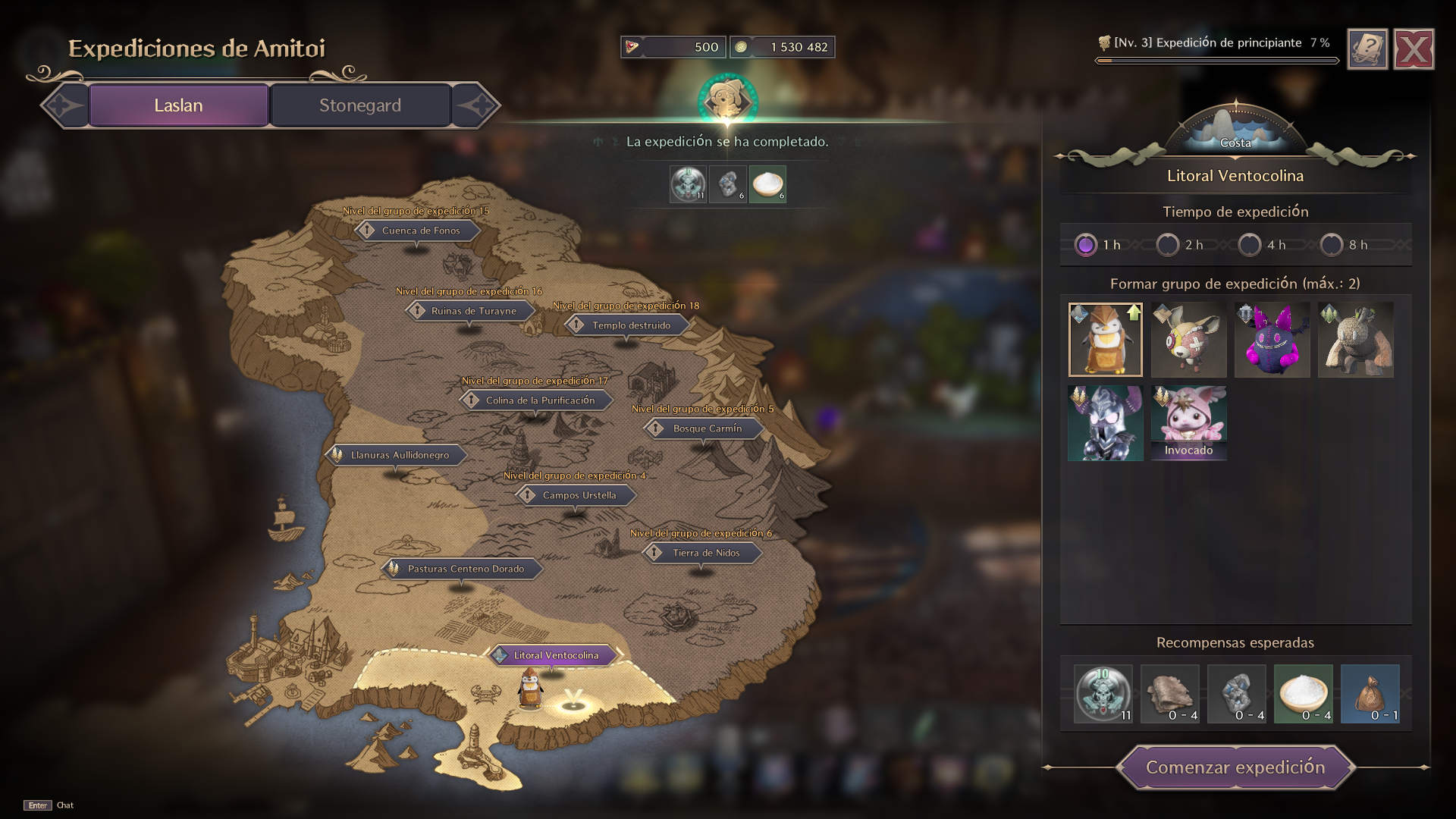
Task: Choose the 2 h expedition time
Action: pos(1168,245)
